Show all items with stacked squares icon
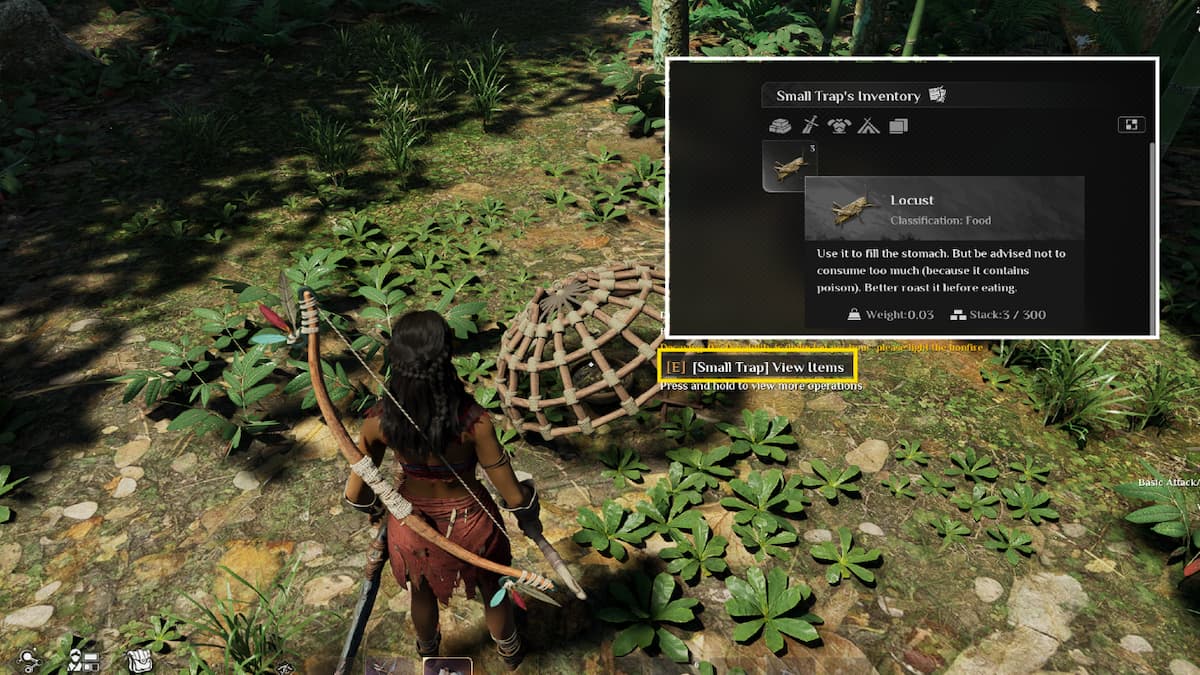Image resolution: width=1200 pixels, height=675 pixels. point(897,126)
